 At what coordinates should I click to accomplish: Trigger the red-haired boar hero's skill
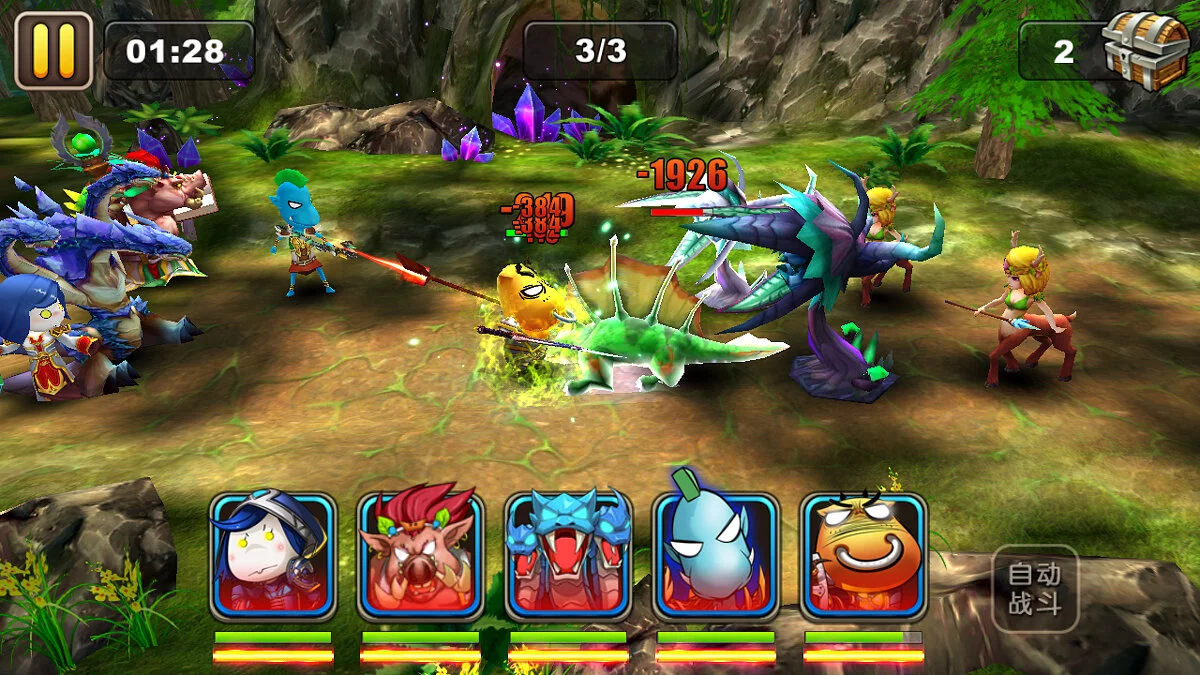[x=420, y=556]
